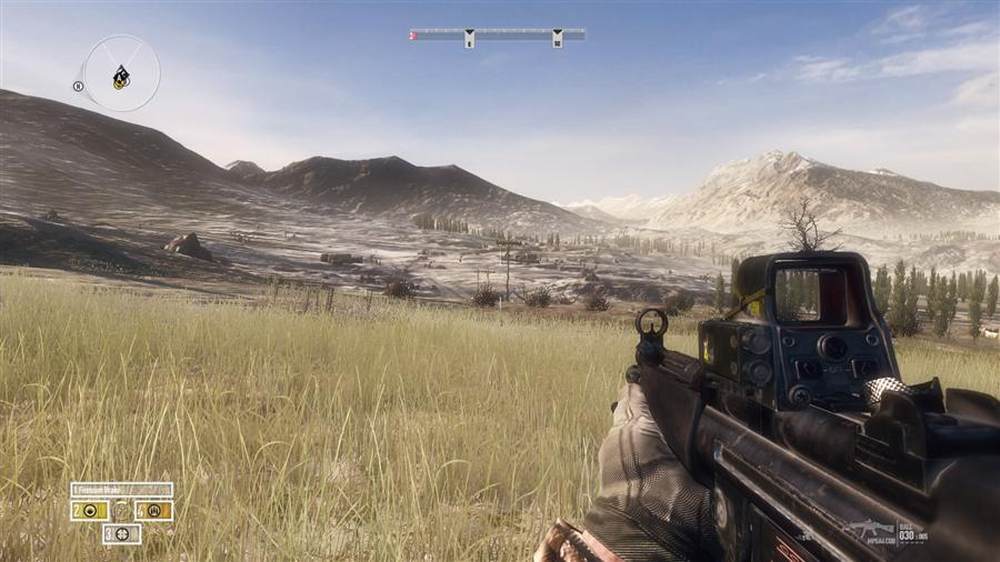This screenshot has height=562, width=1000.
Task: Select squad member slot number 4
Action: coord(154,510)
